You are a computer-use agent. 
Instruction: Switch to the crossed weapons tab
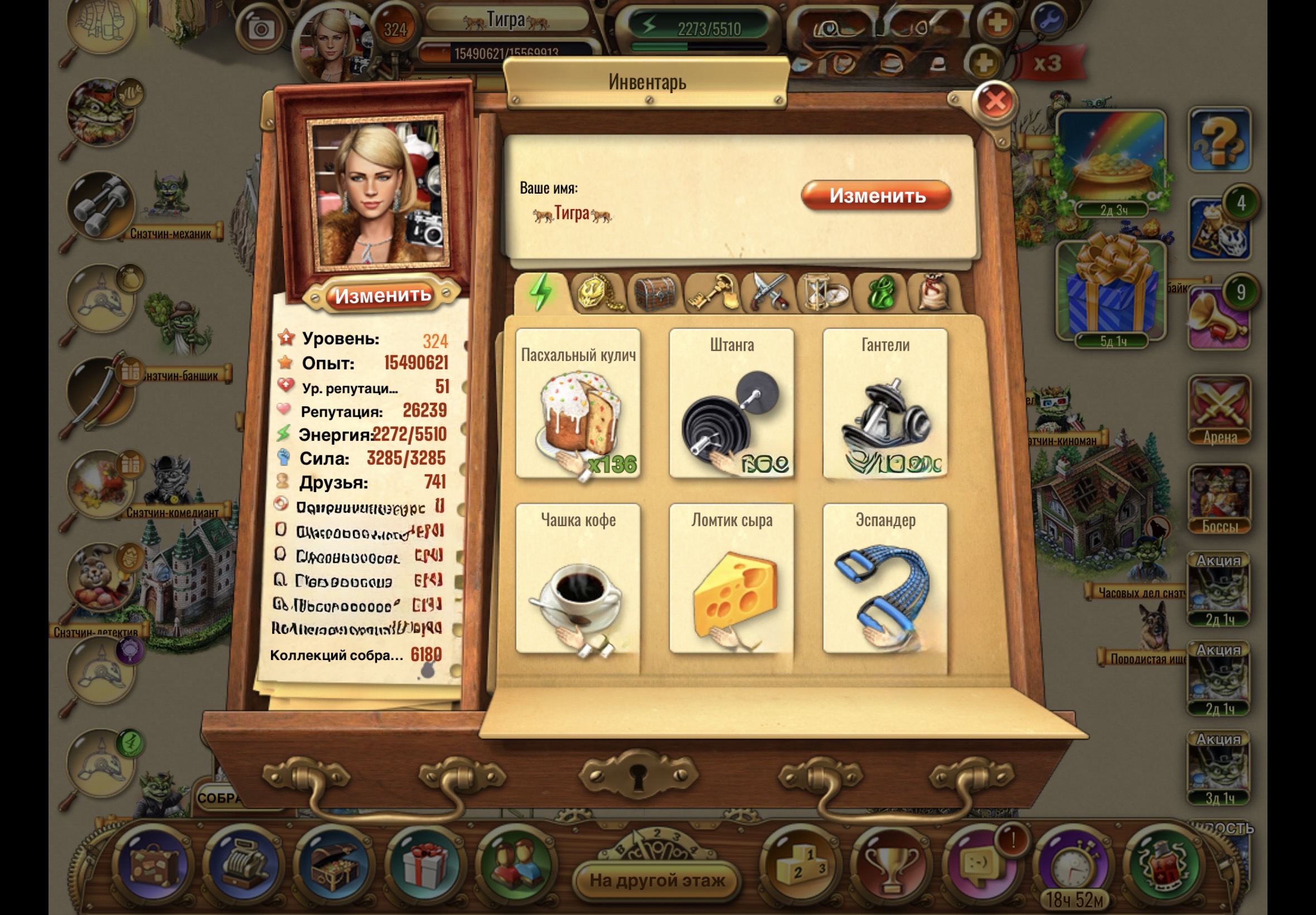[x=768, y=293]
